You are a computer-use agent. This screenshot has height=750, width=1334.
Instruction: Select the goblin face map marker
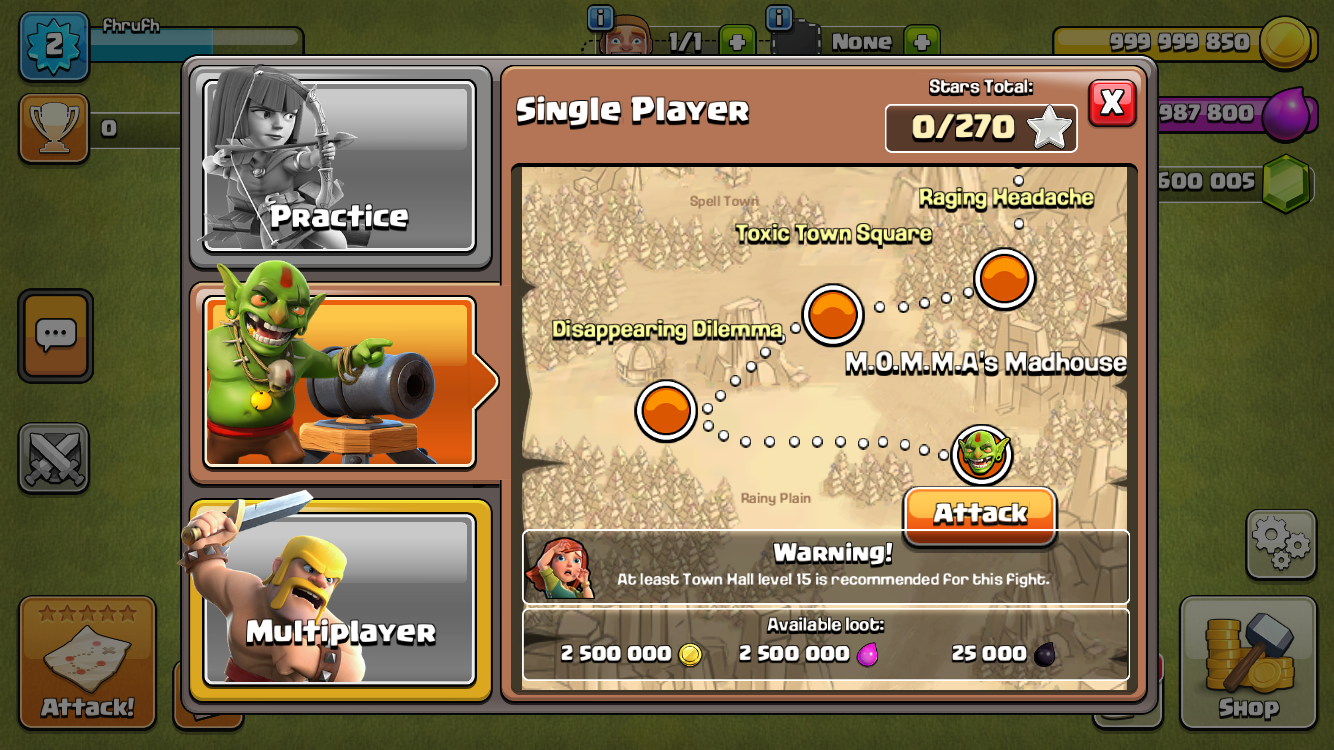[x=981, y=455]
